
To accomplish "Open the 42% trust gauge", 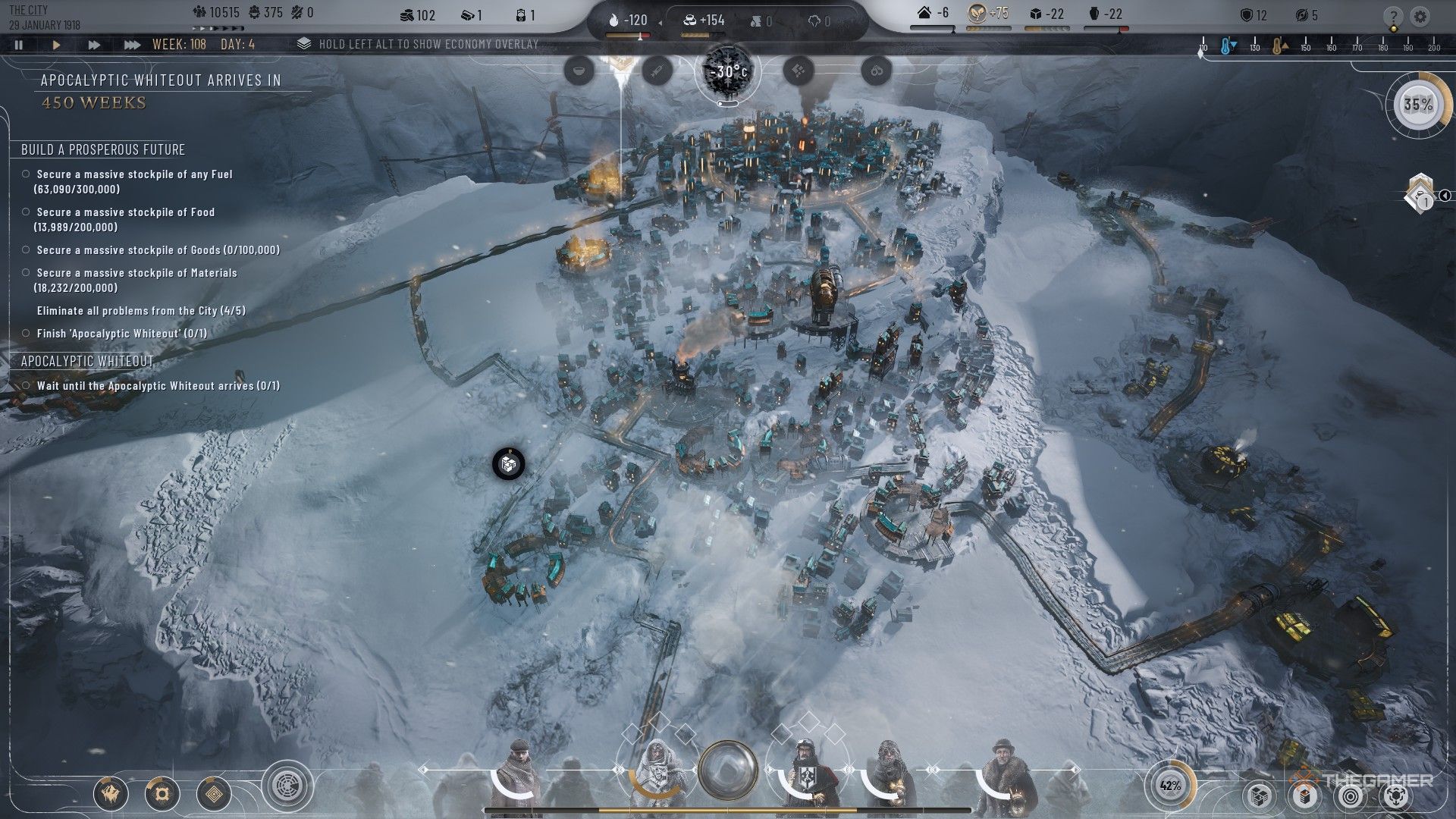I will pyautogui.click(x=1170, y=786).
